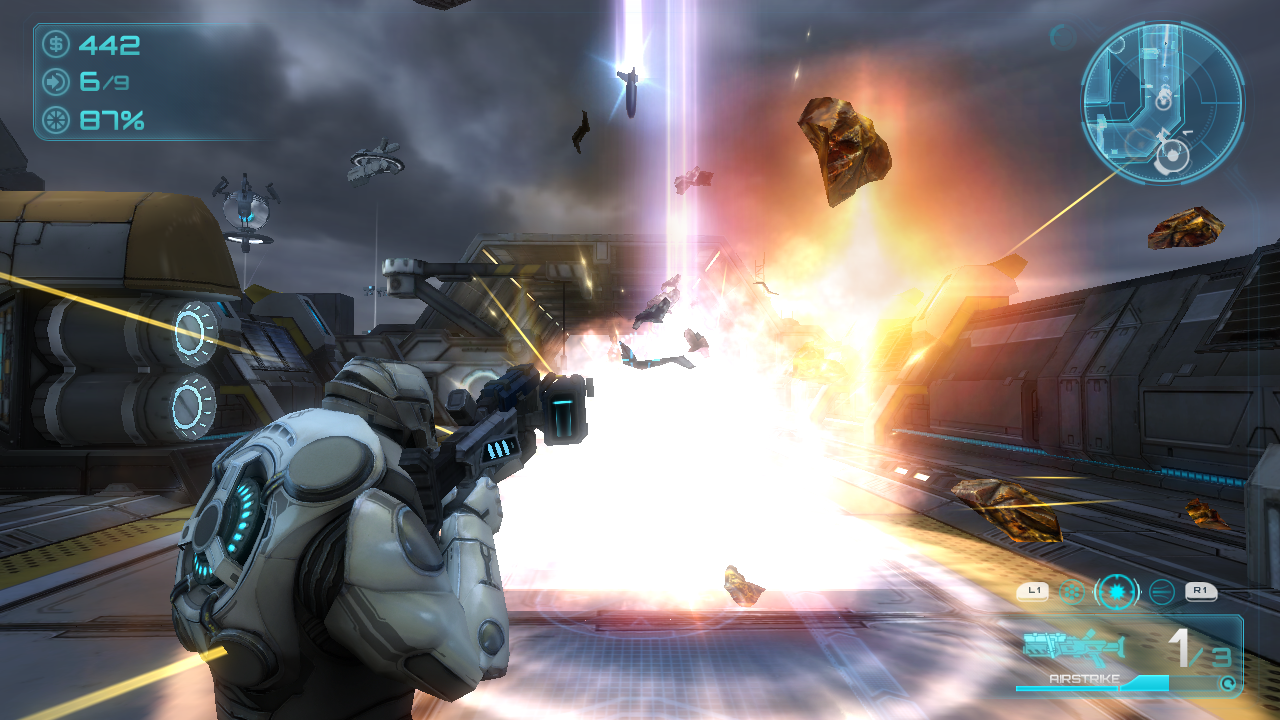This screenshot has height=720, width=1280.
Task: Click the rift energy arrow icon beside 6/9
Action: (x=56, y=81)
